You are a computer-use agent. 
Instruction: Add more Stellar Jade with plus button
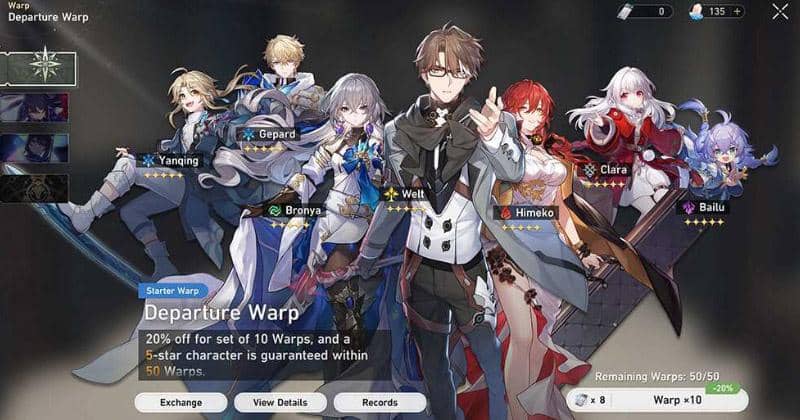(x=739, y=12)
